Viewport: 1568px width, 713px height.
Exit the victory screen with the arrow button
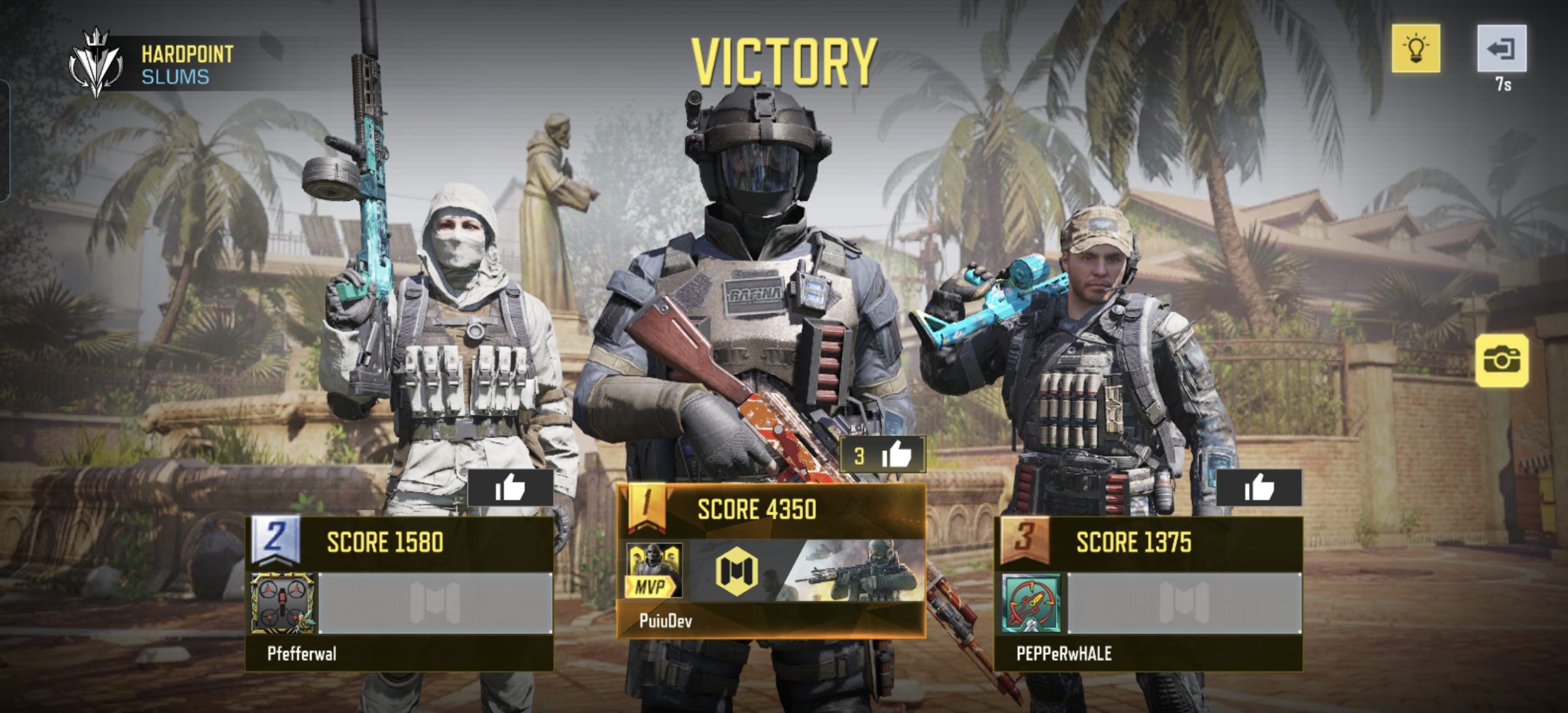click(1501, 48)
